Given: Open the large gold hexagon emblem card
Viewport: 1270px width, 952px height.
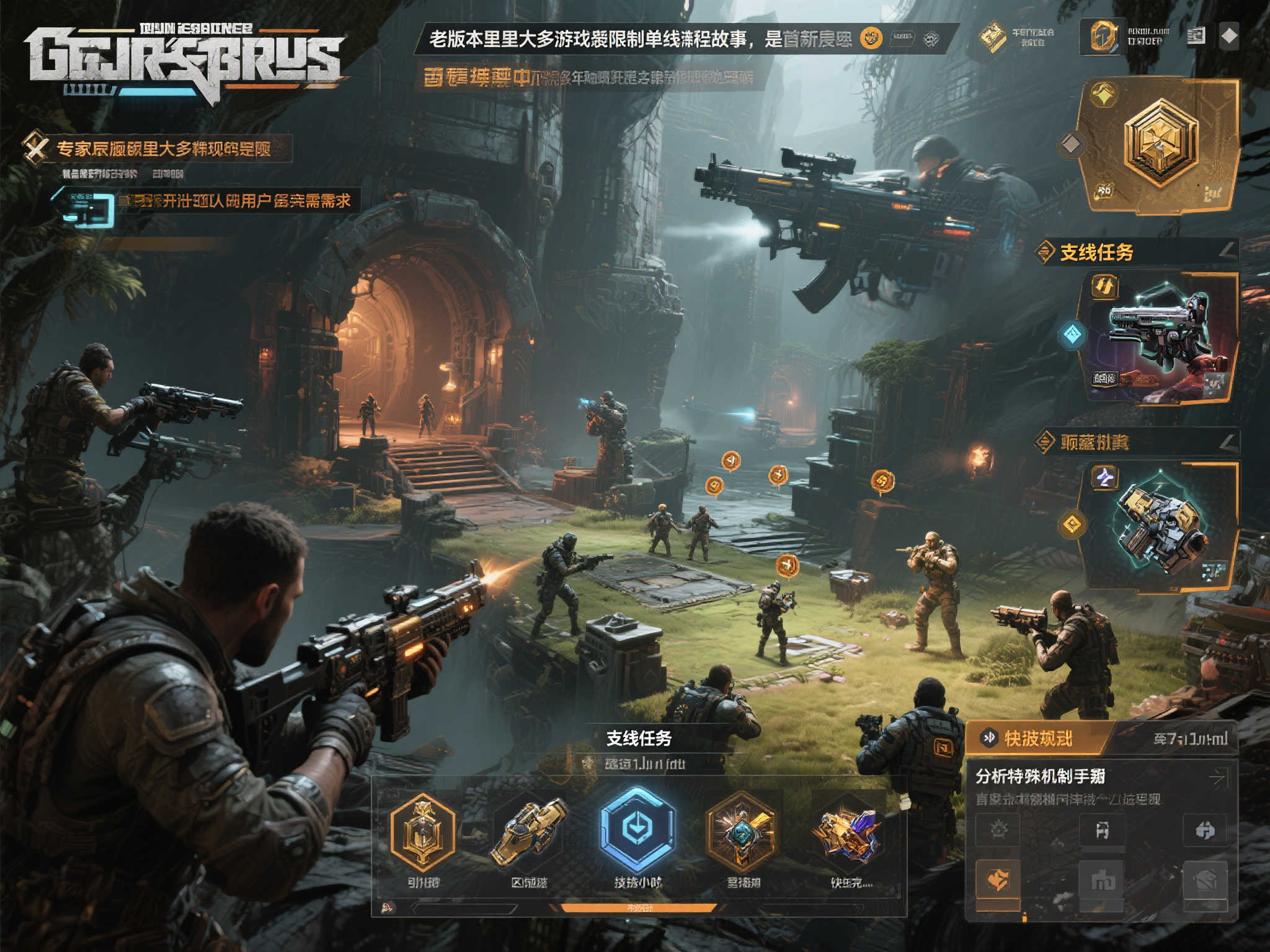Looking at the screenshot, I should click(1160, 146).
